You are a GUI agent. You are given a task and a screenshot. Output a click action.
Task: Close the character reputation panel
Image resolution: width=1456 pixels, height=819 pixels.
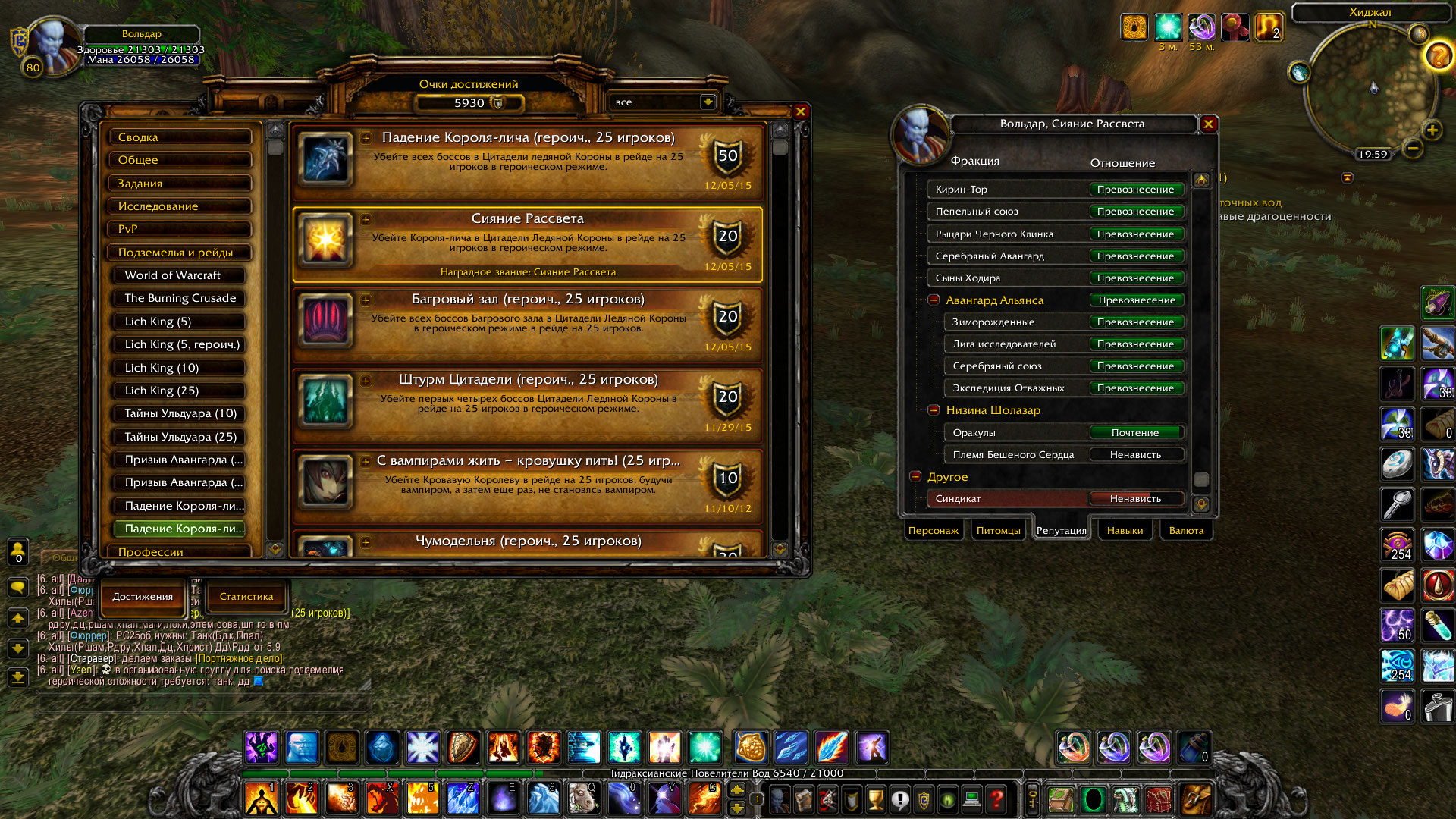point(1209,124)
